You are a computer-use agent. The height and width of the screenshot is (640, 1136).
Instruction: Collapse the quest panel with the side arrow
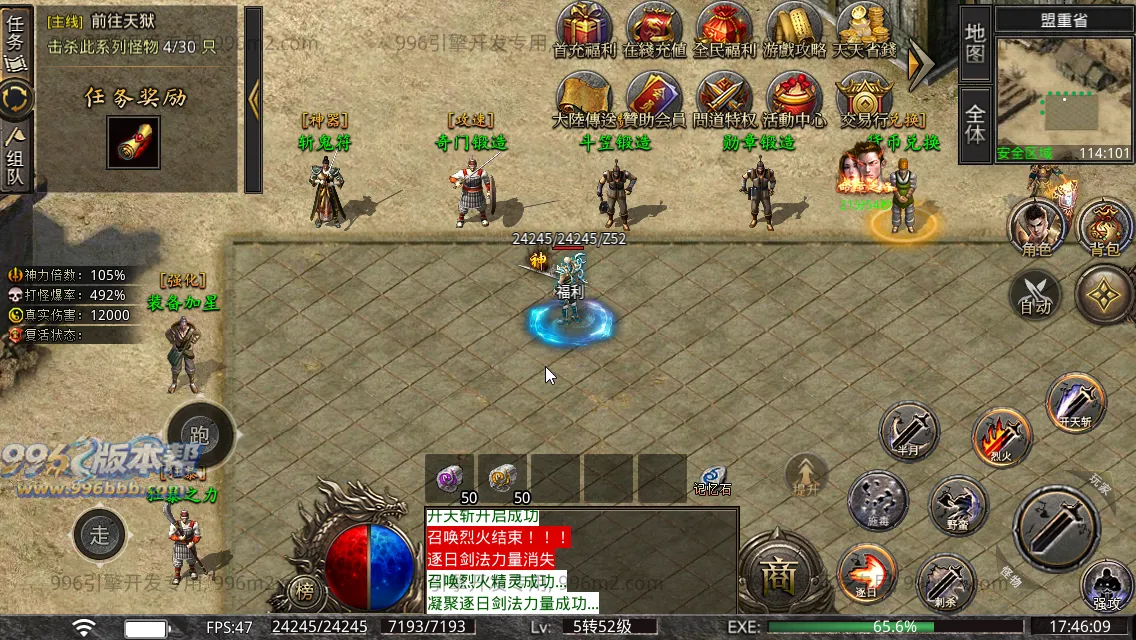point(253,98)
